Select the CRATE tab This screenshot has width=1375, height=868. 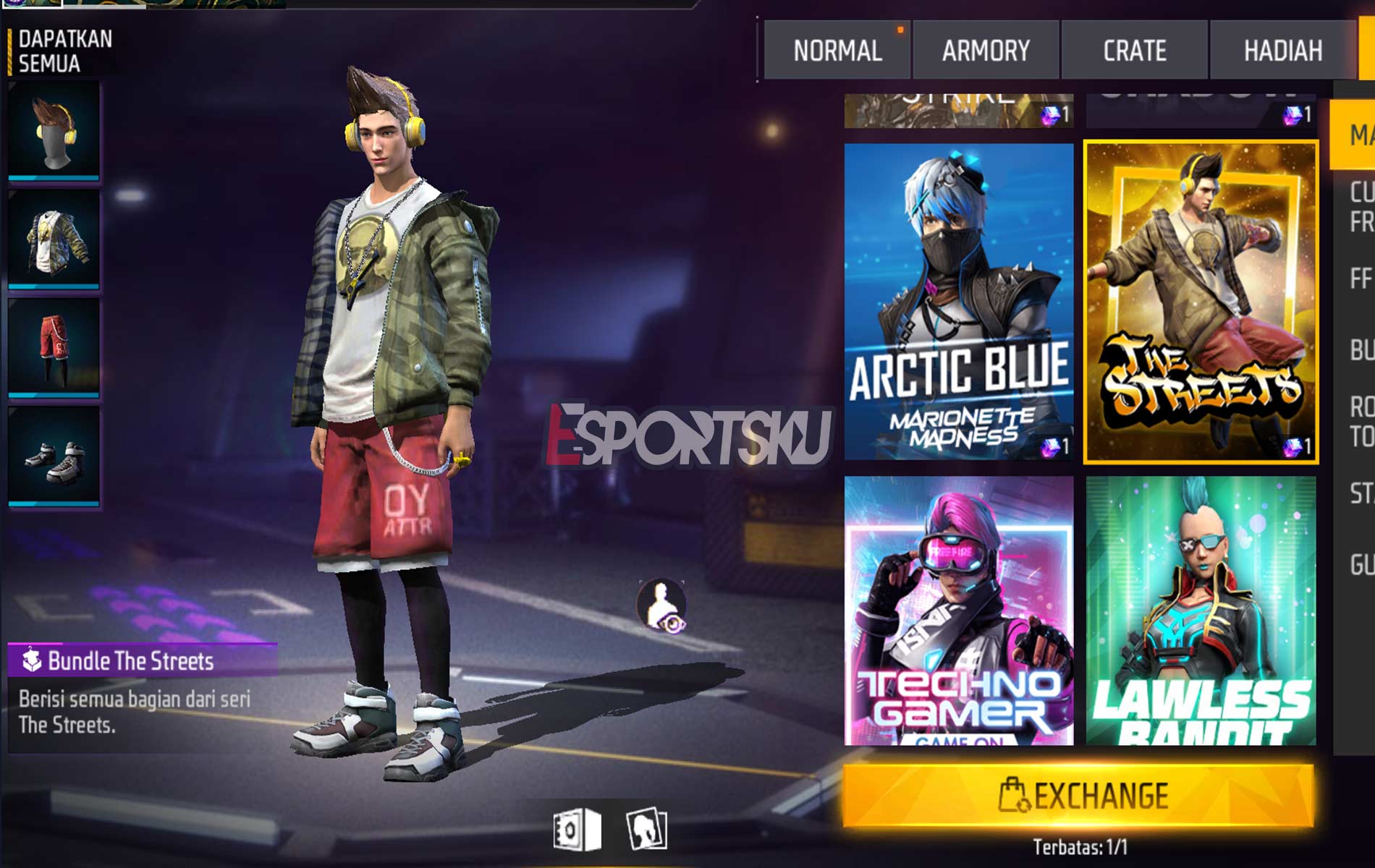(1134, 50)
